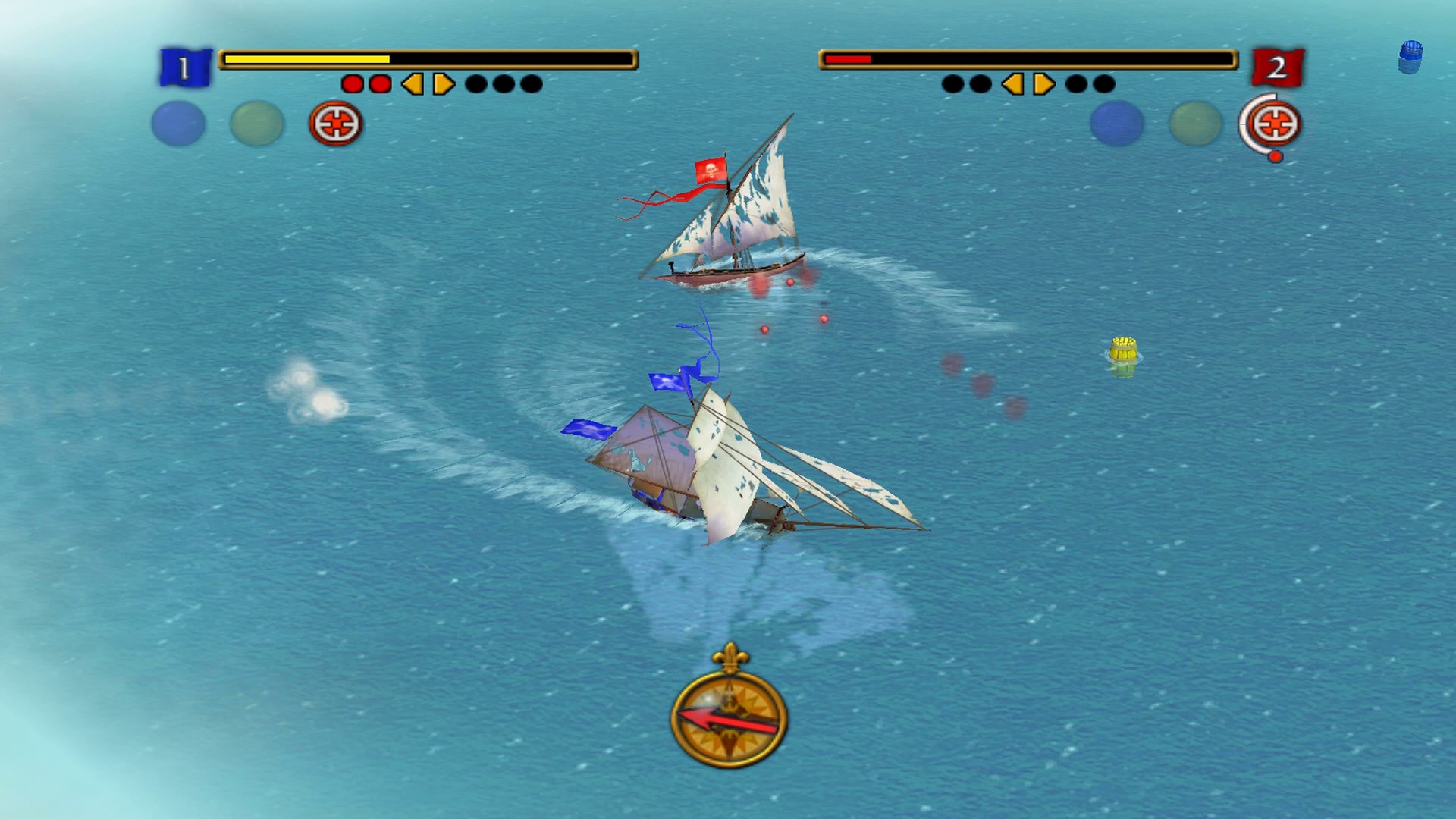Click Player 1's left arrow to cycle ammo types
Screen dimensions: 1456x819
[410, 85]
